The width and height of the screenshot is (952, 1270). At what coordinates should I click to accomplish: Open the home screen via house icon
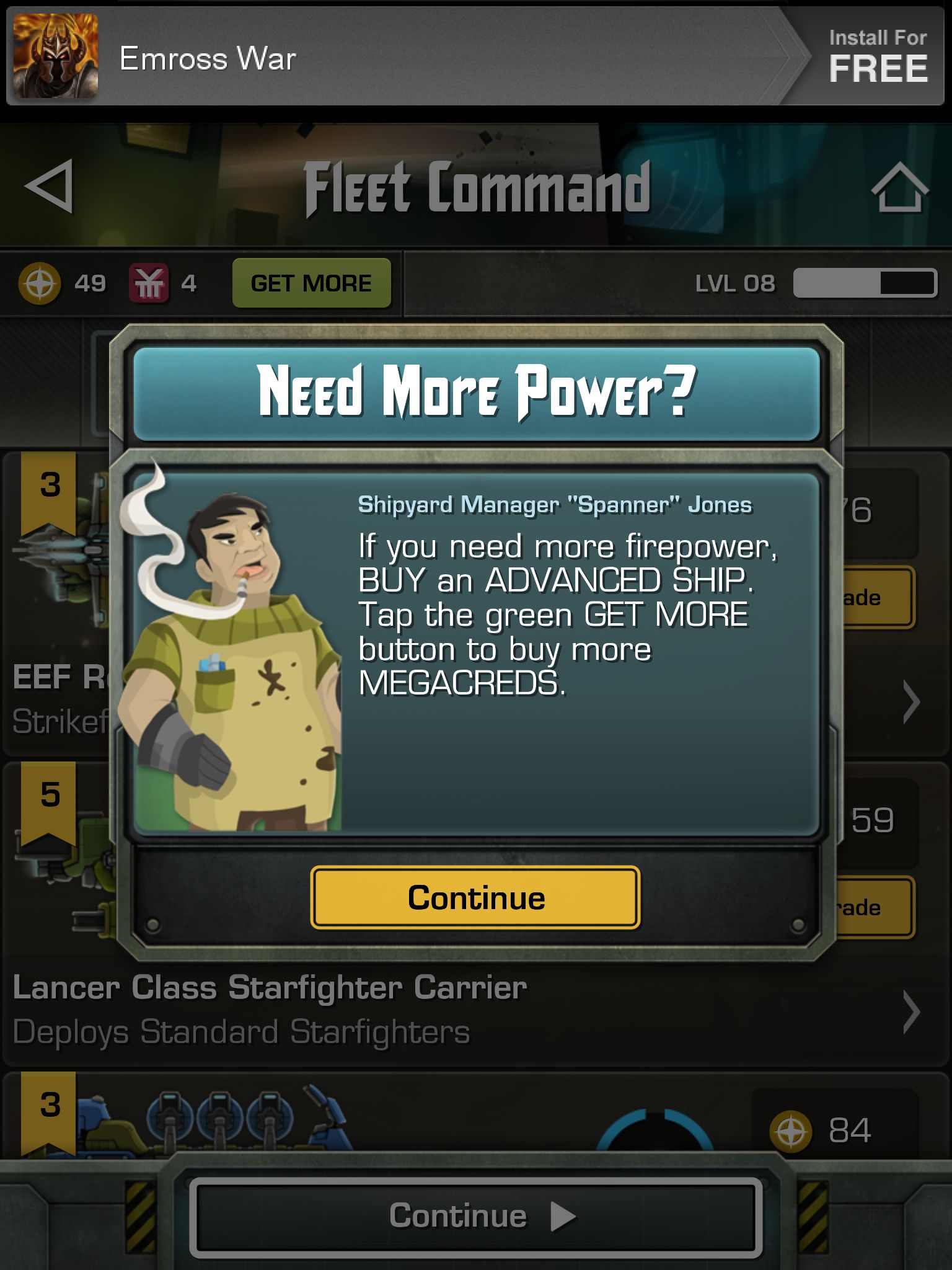899,187
